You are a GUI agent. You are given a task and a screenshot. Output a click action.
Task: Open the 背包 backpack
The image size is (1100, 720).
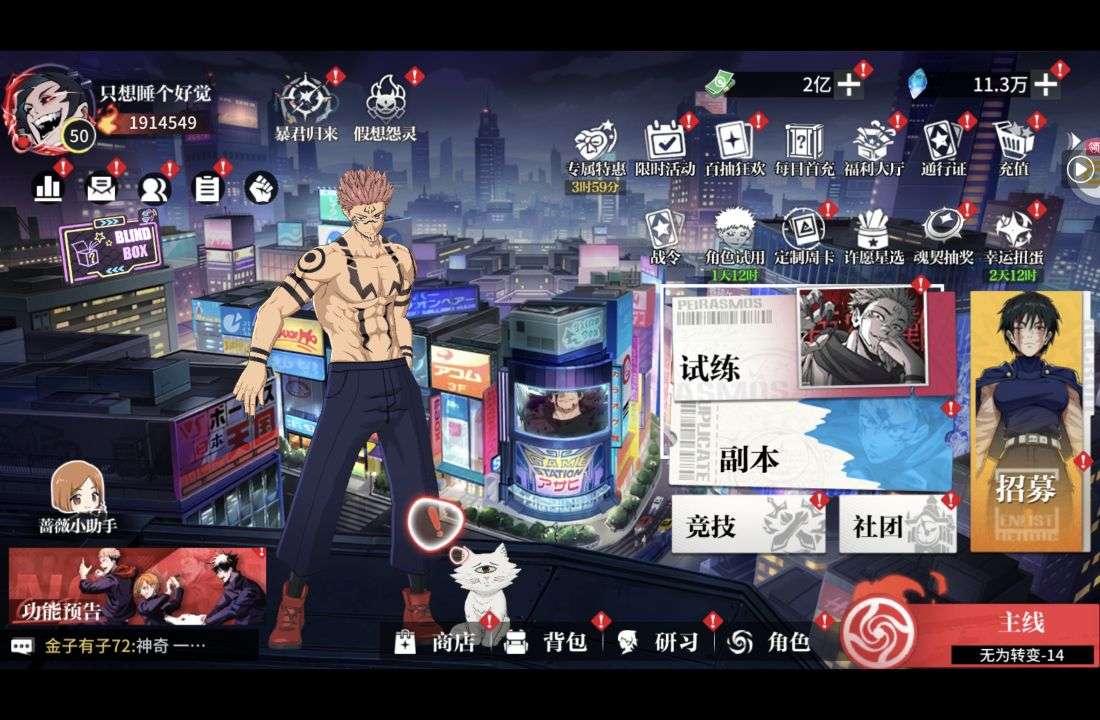pos(546,642)
